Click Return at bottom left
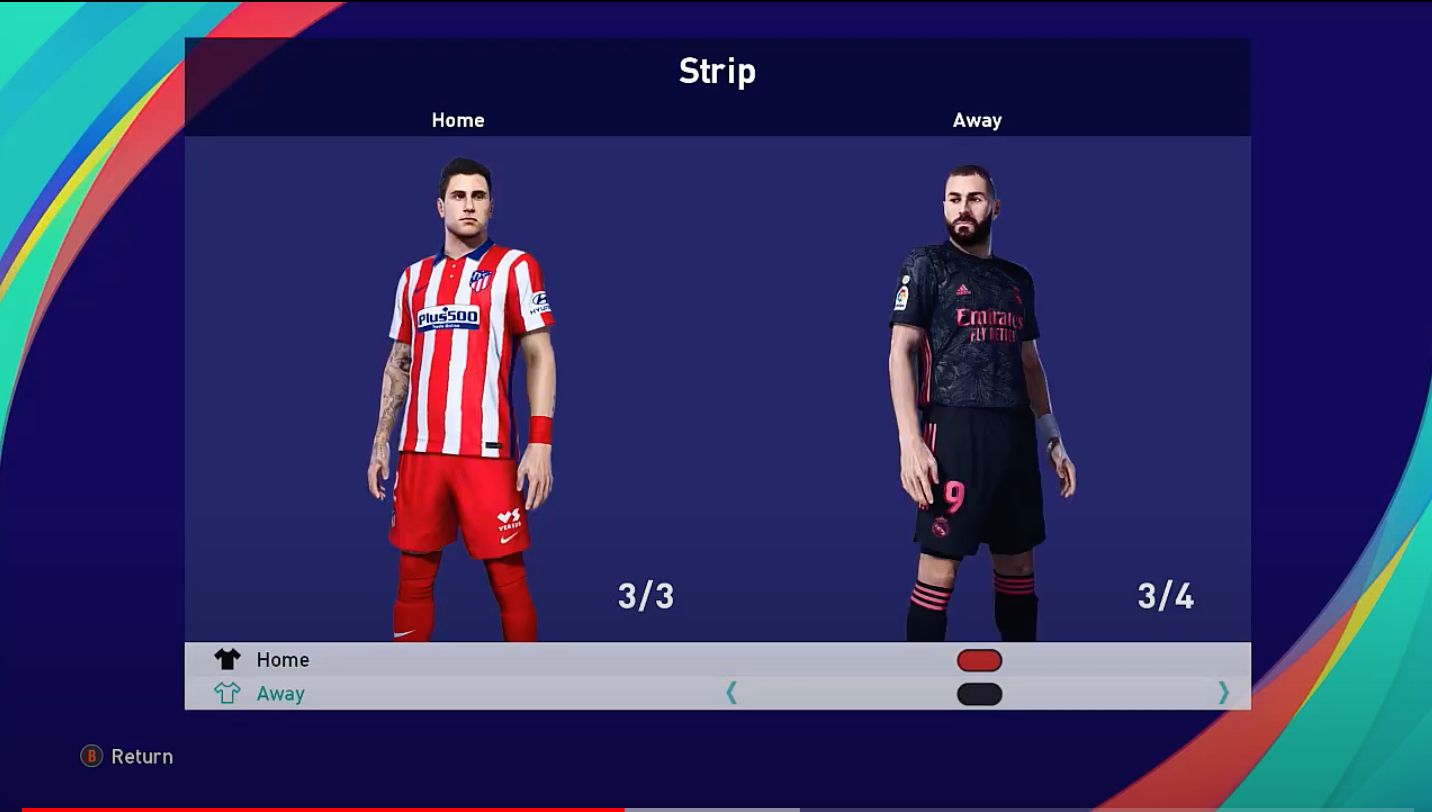 pyautogui.click(x=141, y=757)
